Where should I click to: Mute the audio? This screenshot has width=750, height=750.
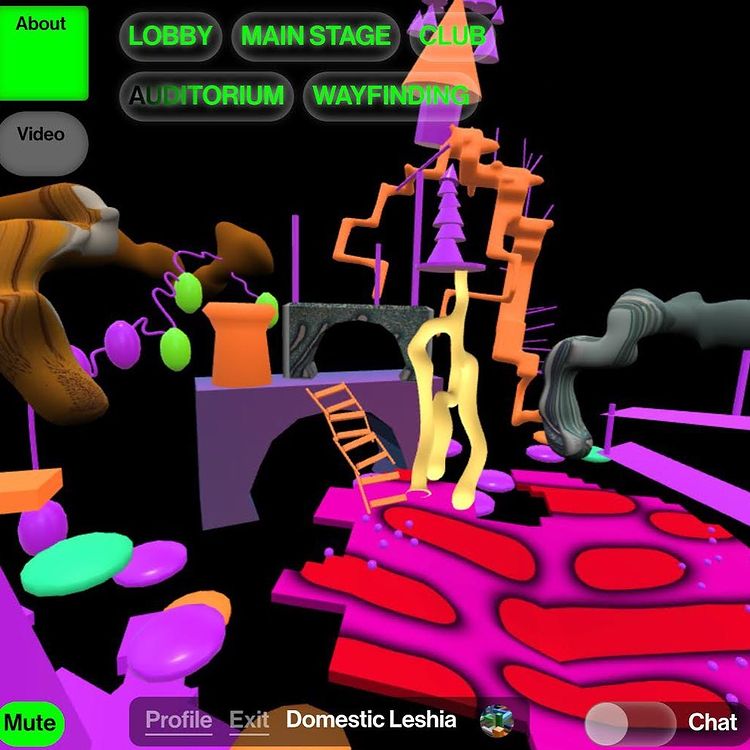pyautogui.click(x=30, y=722)
